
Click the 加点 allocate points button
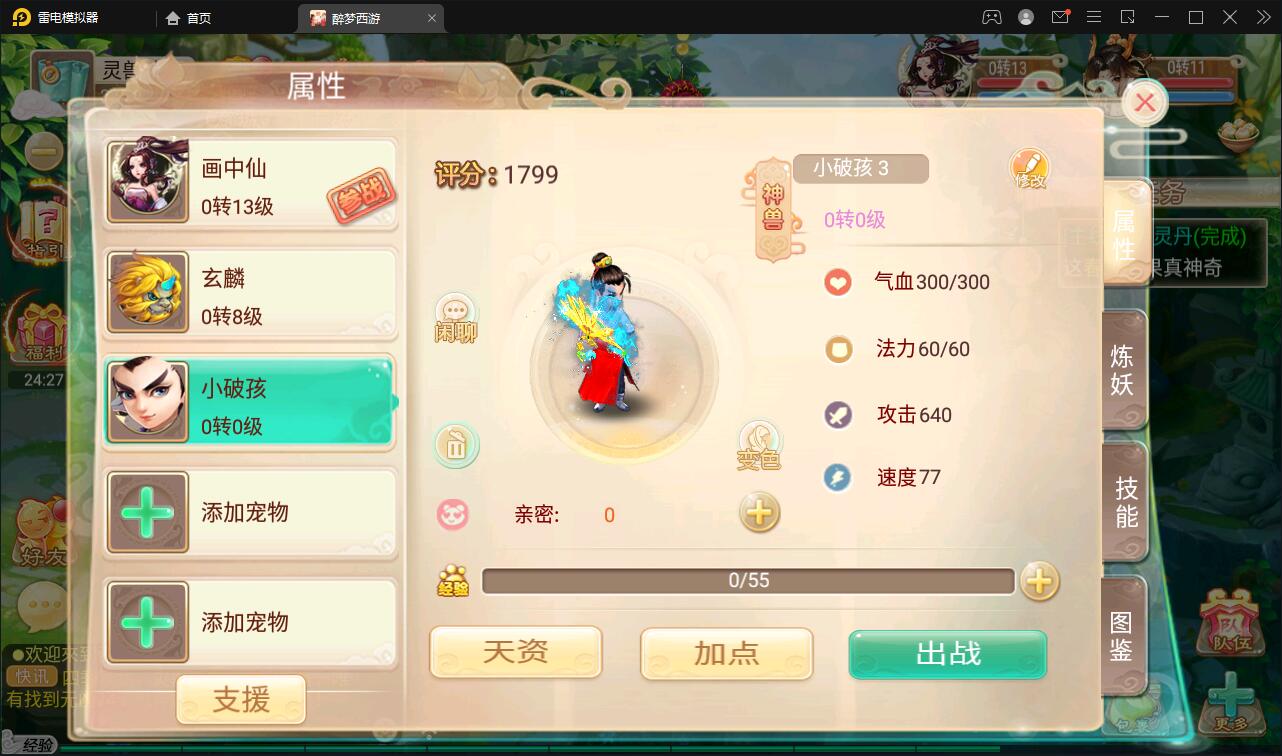[726, 653]
